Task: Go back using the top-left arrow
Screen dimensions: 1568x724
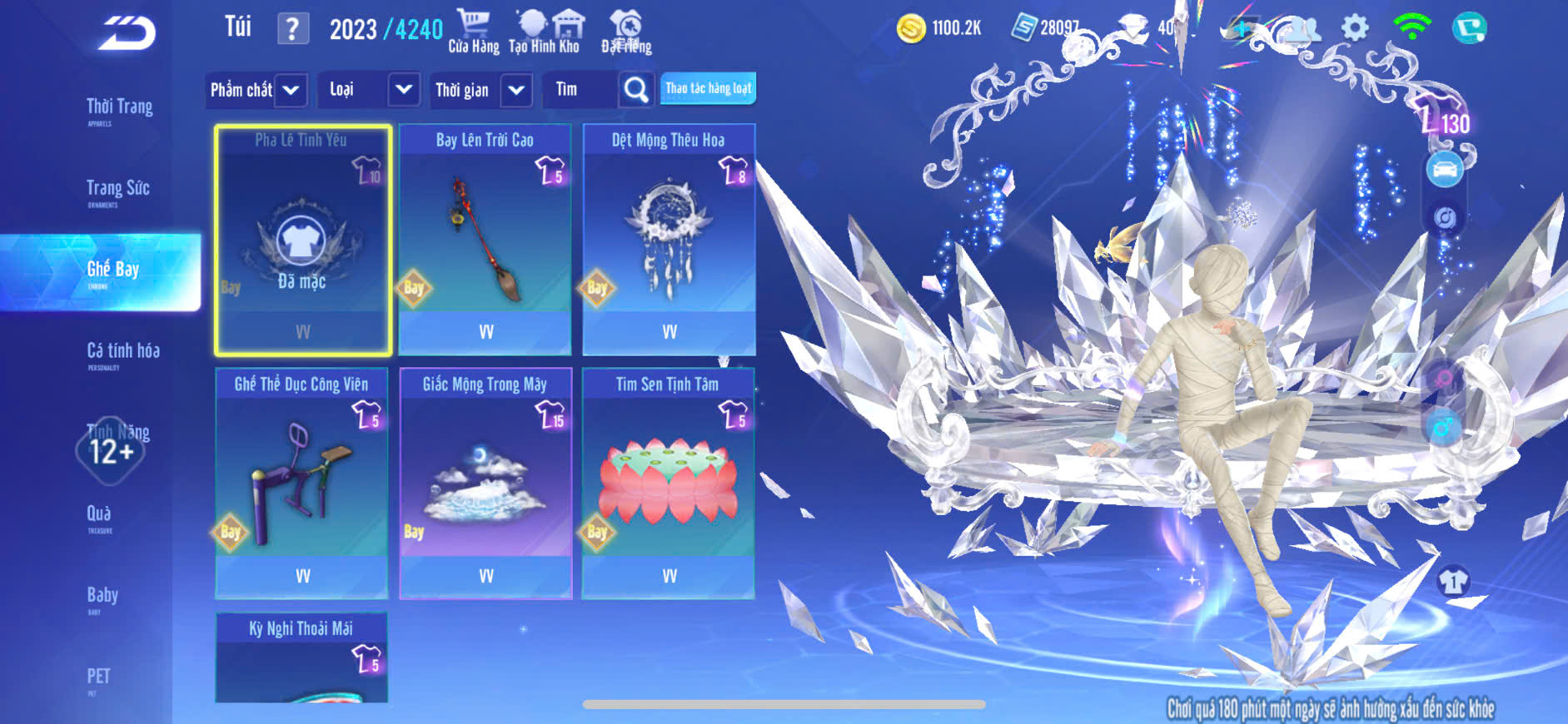Action: (127, 34)
